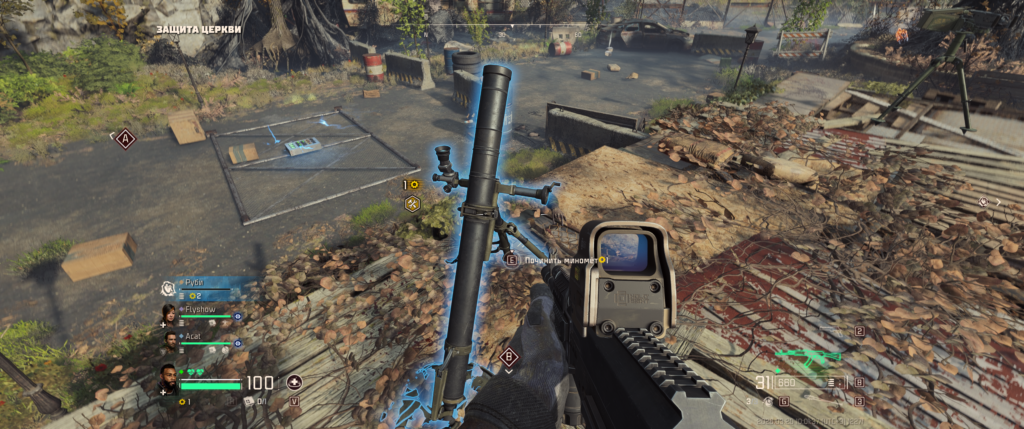Click the objective A diamond marker
Image resolution: width=1024 pixels, height=429 pixels.
125,139
